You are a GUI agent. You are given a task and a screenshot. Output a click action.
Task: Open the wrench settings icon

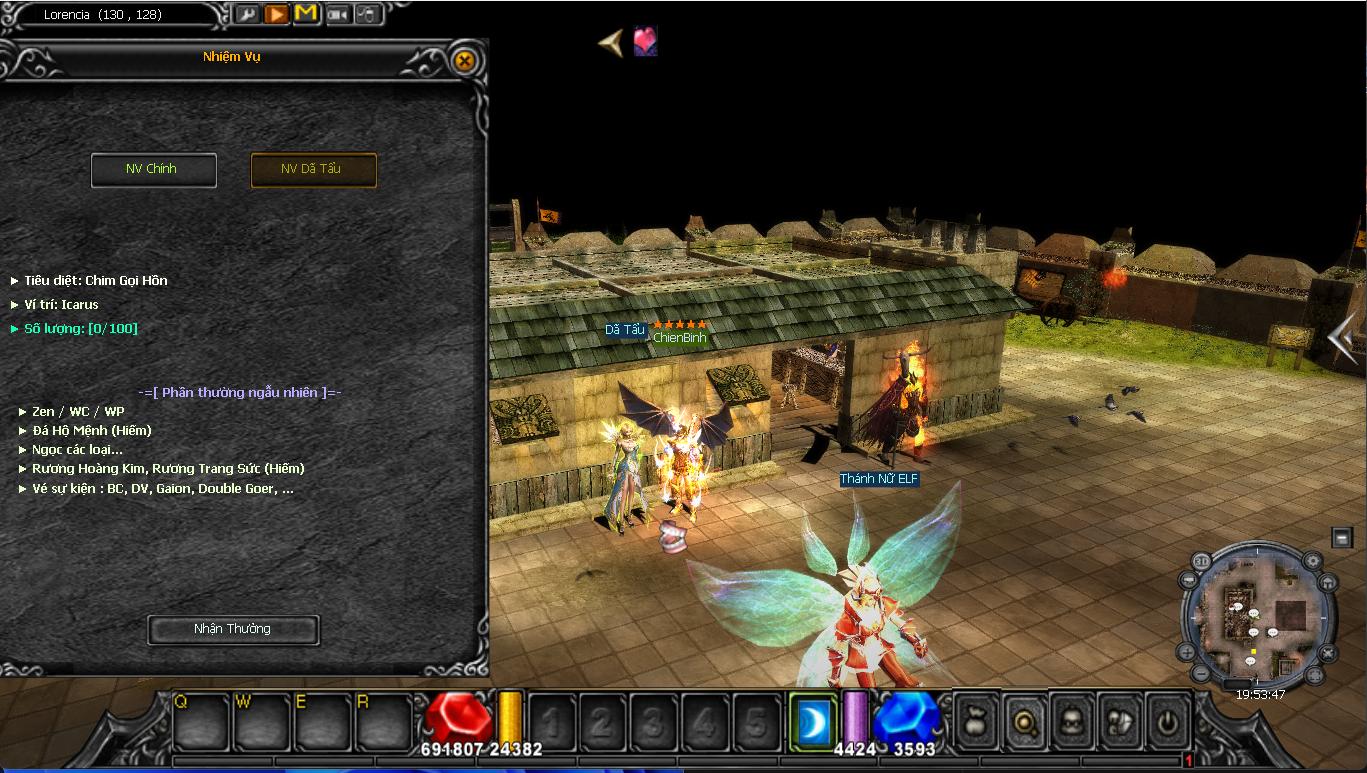(x=247, y=15)
